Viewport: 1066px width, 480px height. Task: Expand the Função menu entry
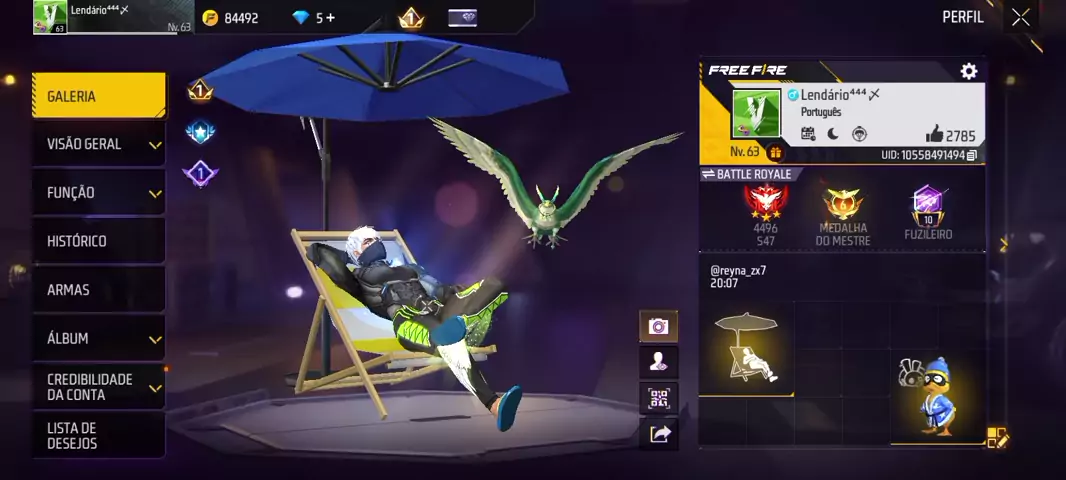point(98,192)
